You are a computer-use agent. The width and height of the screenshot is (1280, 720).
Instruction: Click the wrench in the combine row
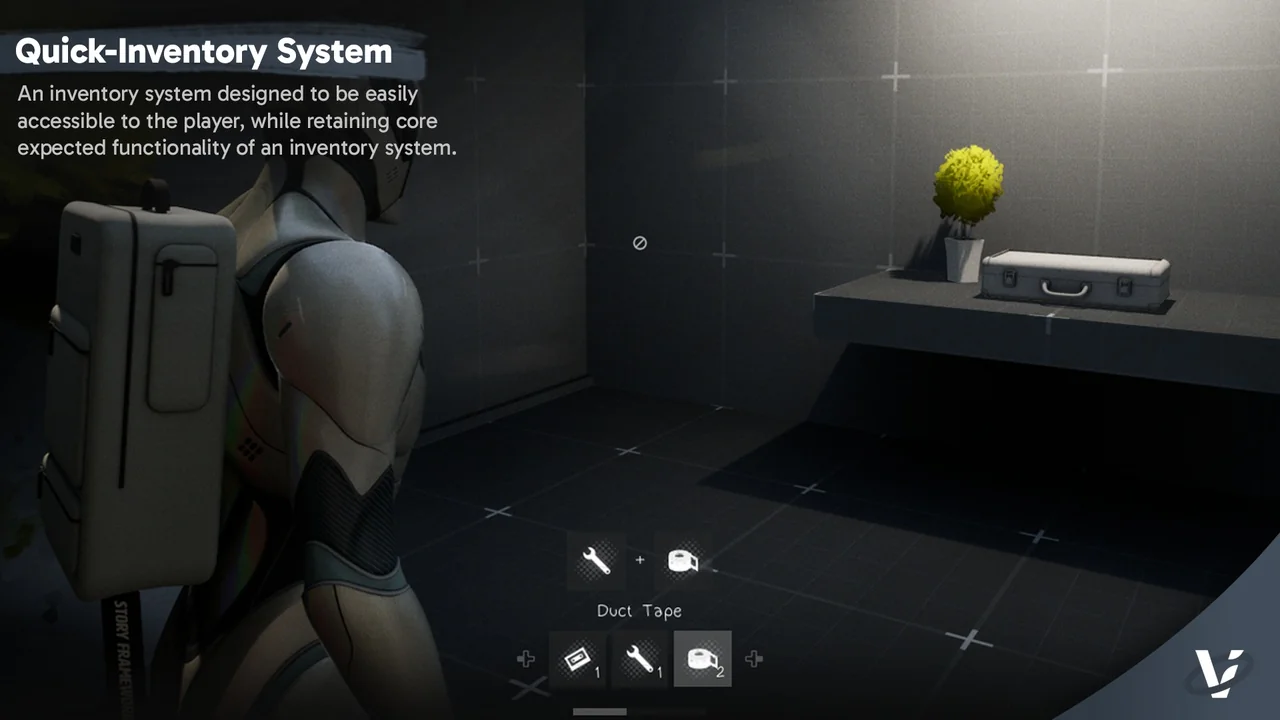click(x=596, y=561)
